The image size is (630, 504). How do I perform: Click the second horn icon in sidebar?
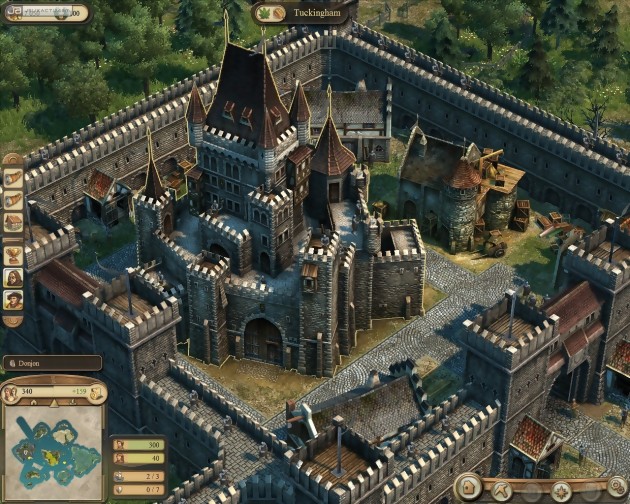pyautogui.click(x=13, y=200)
